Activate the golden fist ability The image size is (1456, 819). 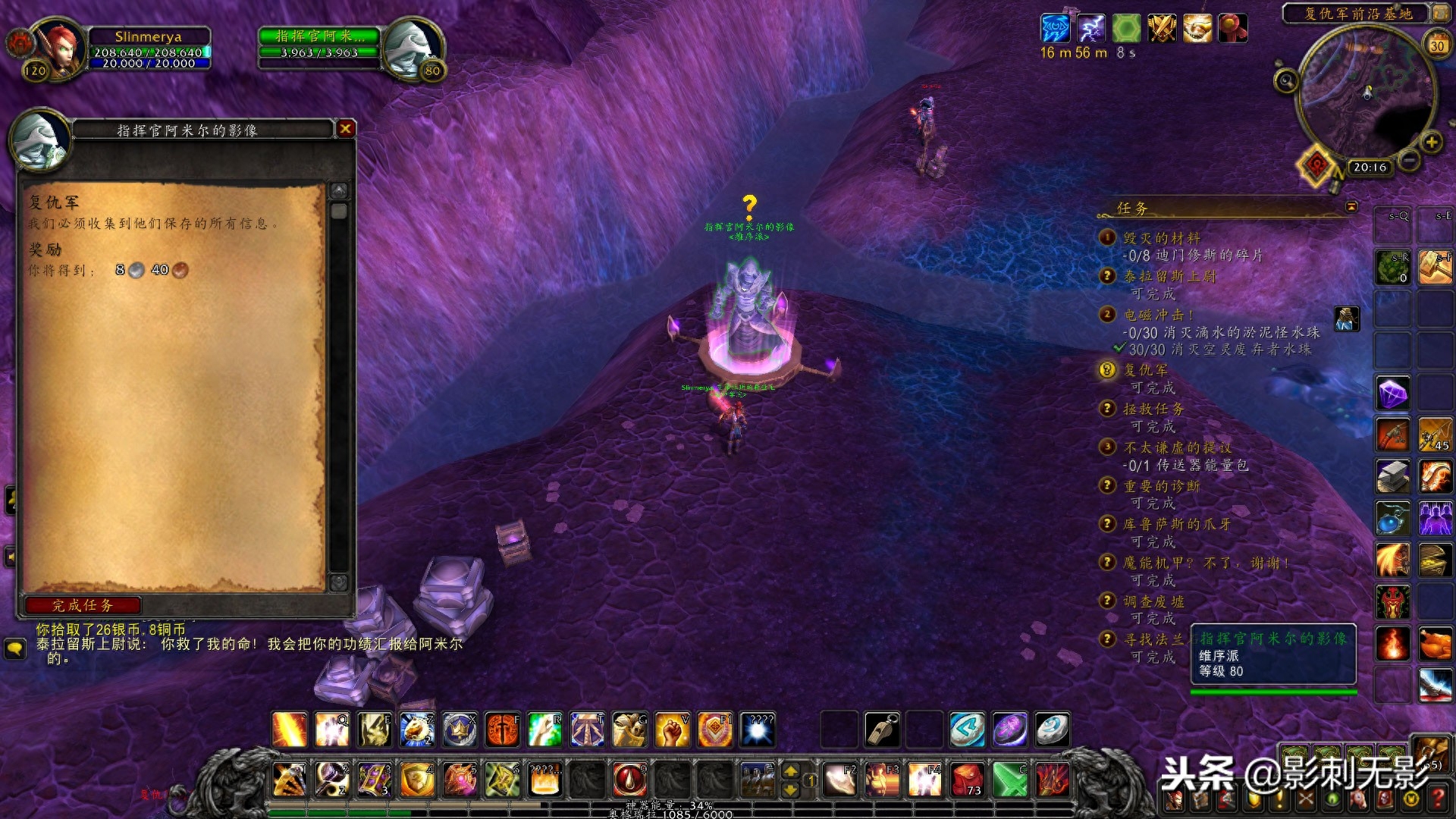click(x=672, y=730)
